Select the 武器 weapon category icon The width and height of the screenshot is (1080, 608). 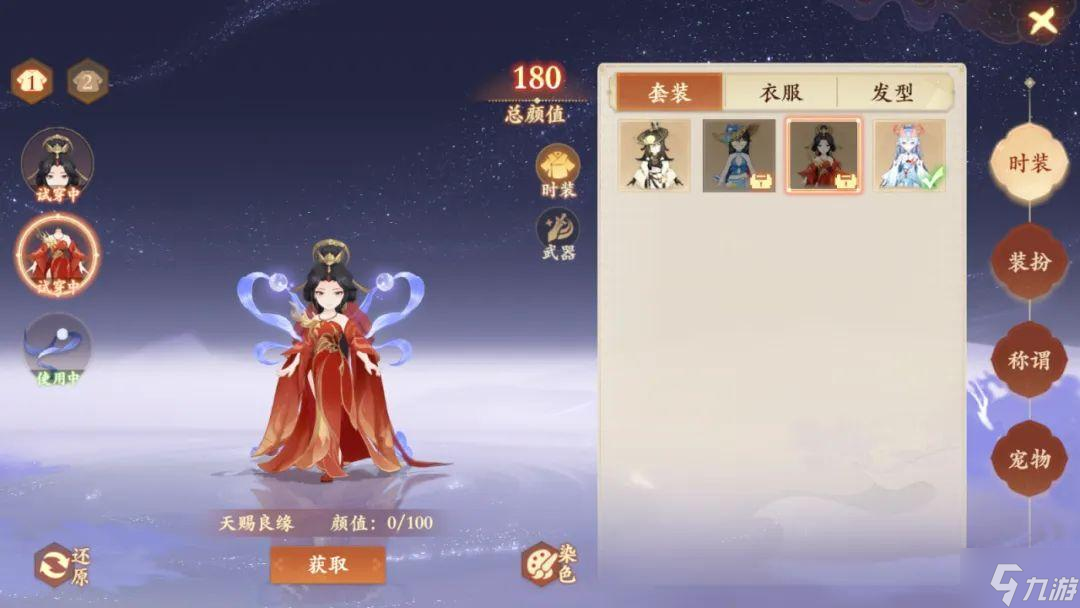(x=557, y=233)
